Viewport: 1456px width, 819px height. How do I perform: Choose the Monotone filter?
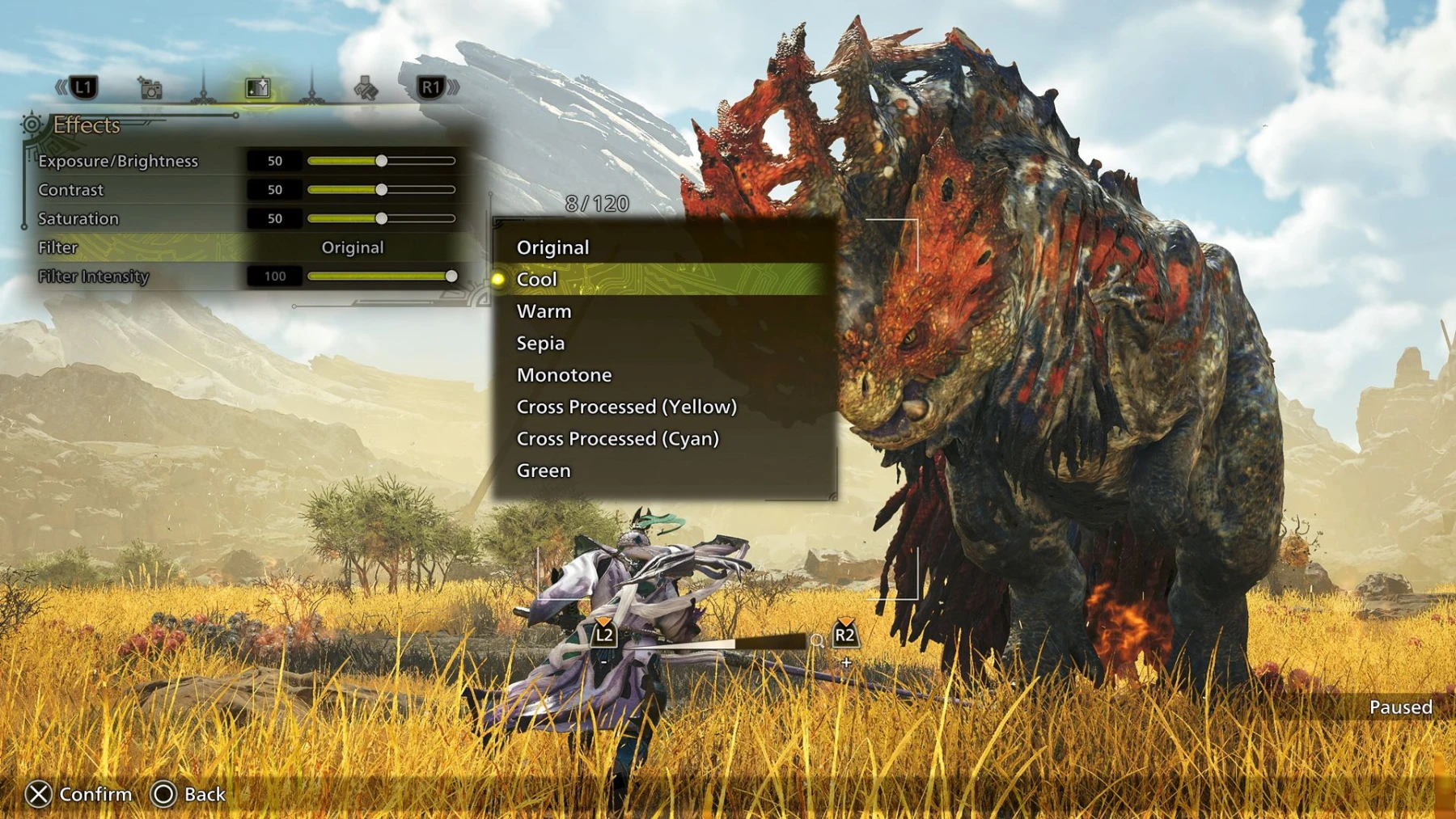point(564,374)
